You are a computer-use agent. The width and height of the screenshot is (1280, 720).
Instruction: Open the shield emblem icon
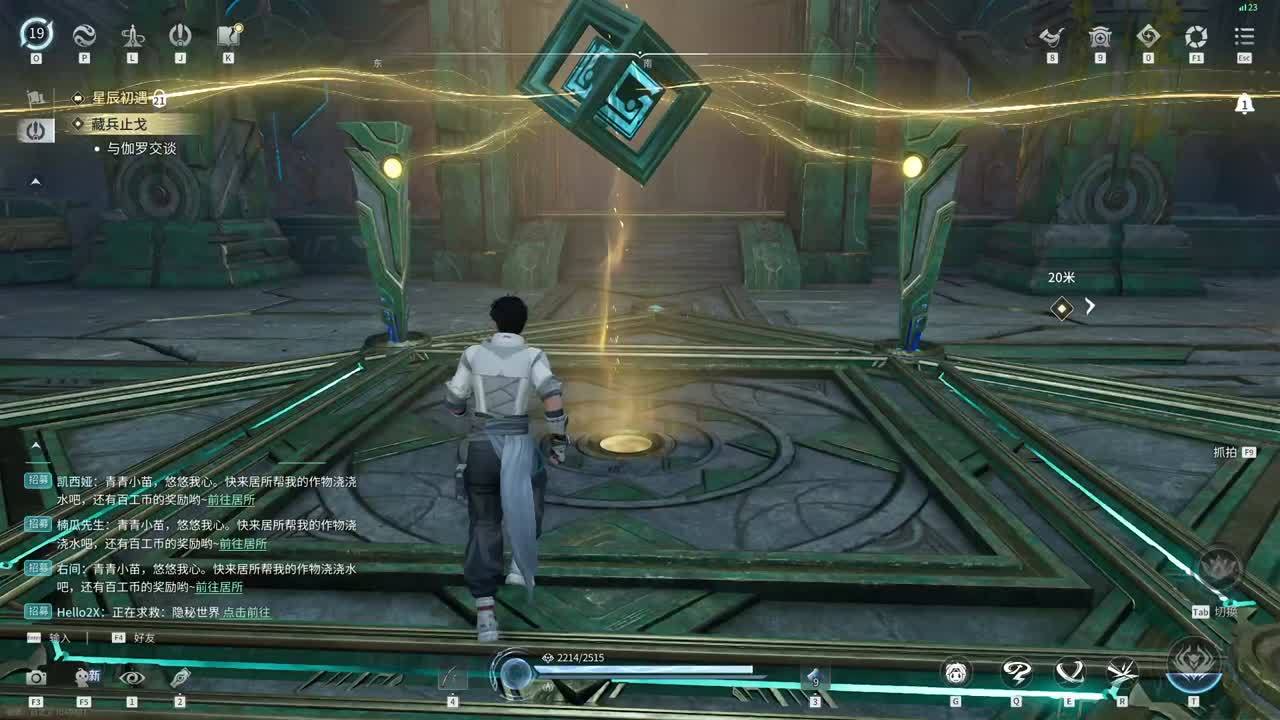coord(1100,37)
